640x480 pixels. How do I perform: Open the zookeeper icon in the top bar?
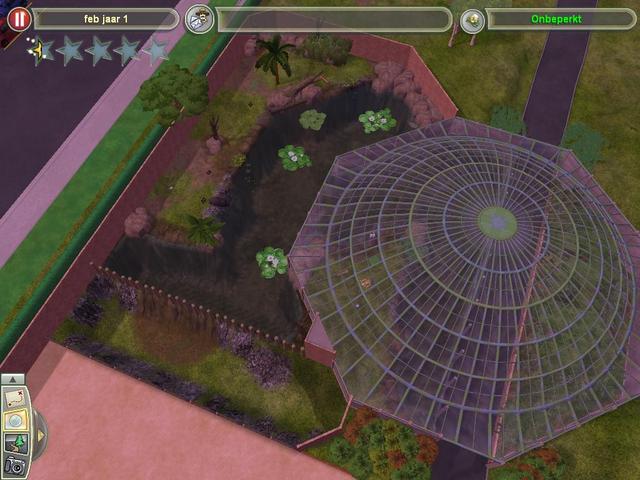(200, 19)
